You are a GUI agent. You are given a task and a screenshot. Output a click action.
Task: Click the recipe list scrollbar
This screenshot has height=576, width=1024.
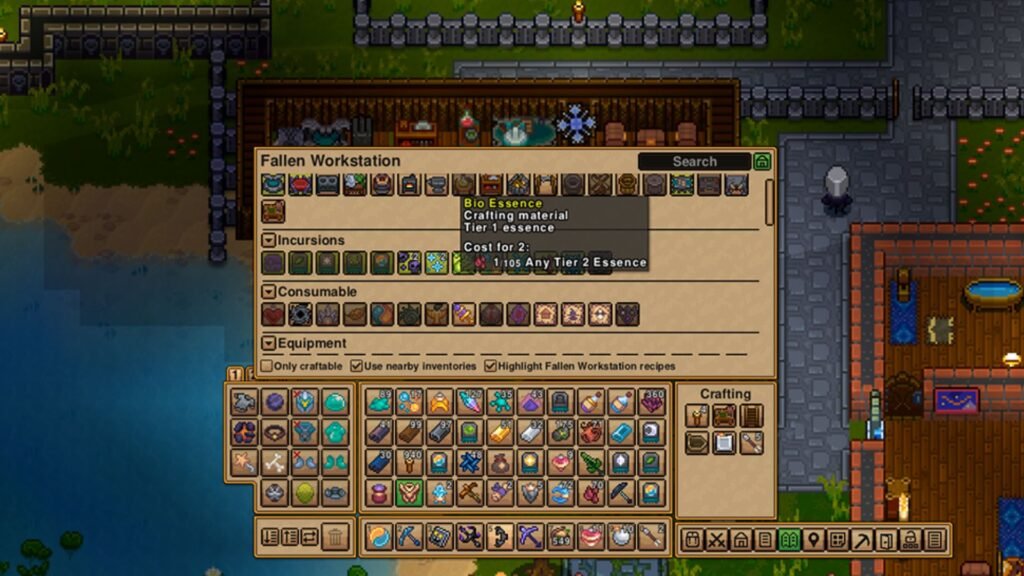pyautogui.click(x=769, y=200)
